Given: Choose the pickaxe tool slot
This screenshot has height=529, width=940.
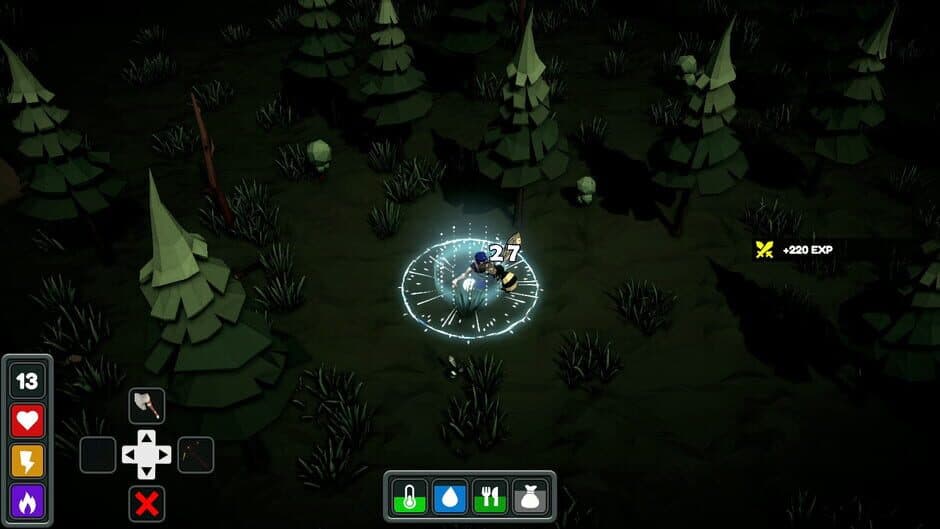Looking at the screenshot, I should pos(196,455).
